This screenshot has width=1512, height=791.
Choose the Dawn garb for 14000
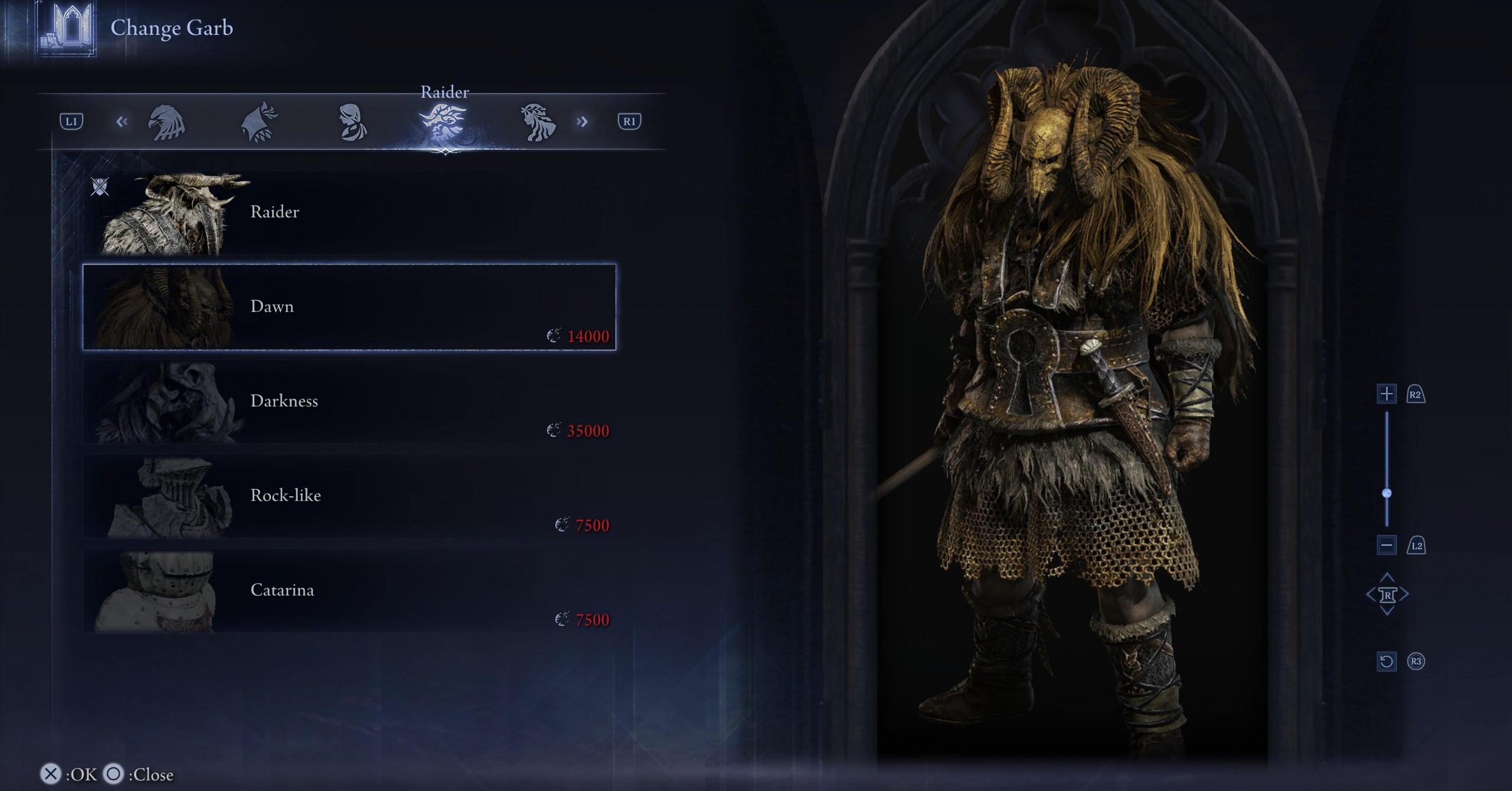click(x=348, y=307)
